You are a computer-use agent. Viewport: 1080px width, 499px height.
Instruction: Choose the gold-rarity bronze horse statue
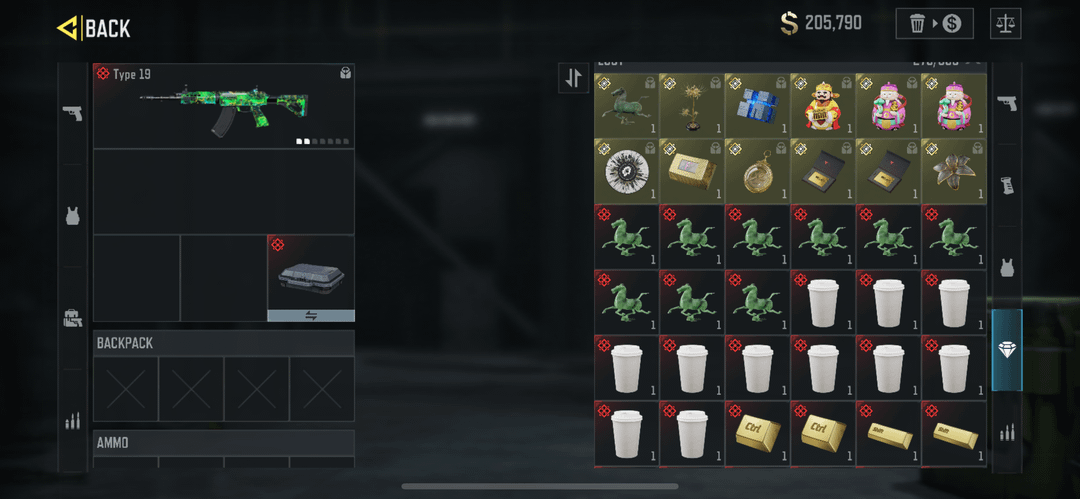(x=626, y=105)
